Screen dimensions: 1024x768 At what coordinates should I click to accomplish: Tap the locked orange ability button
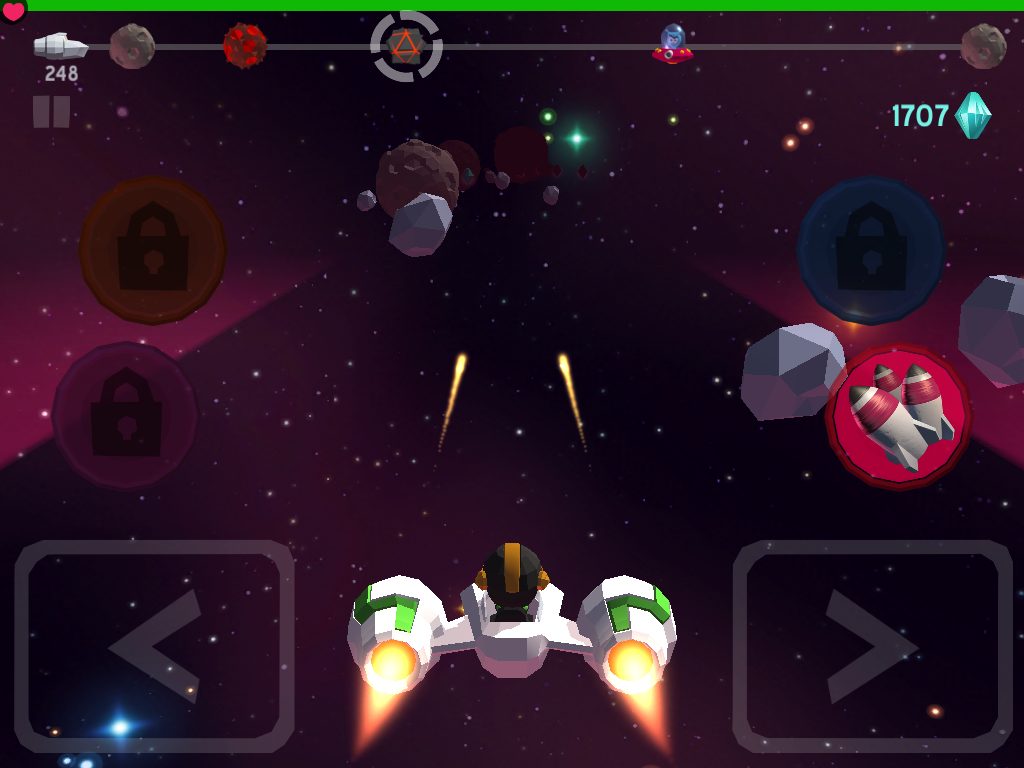152,250
